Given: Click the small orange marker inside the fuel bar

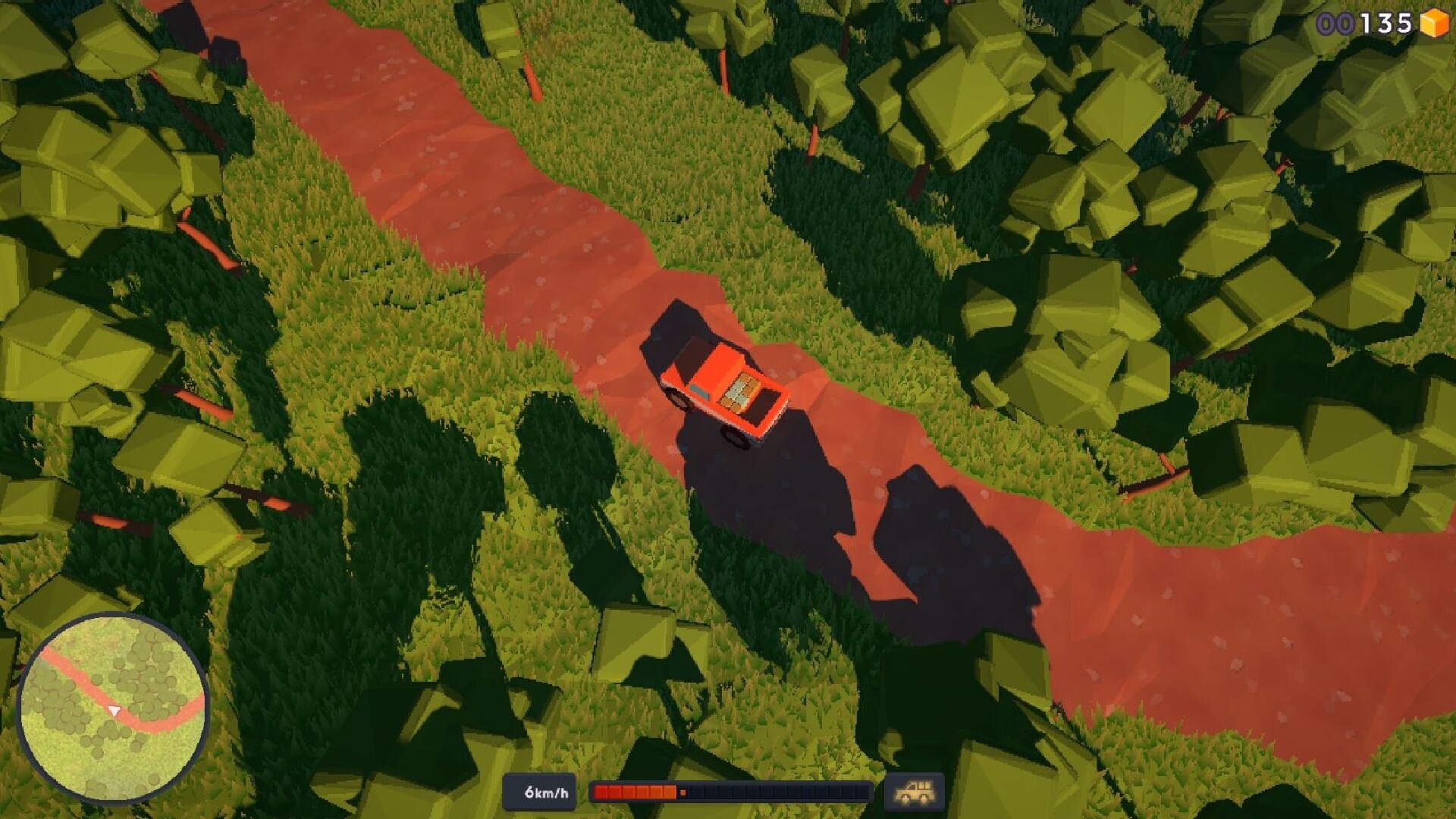Looking at the screenshot, I should pos(685,790).
